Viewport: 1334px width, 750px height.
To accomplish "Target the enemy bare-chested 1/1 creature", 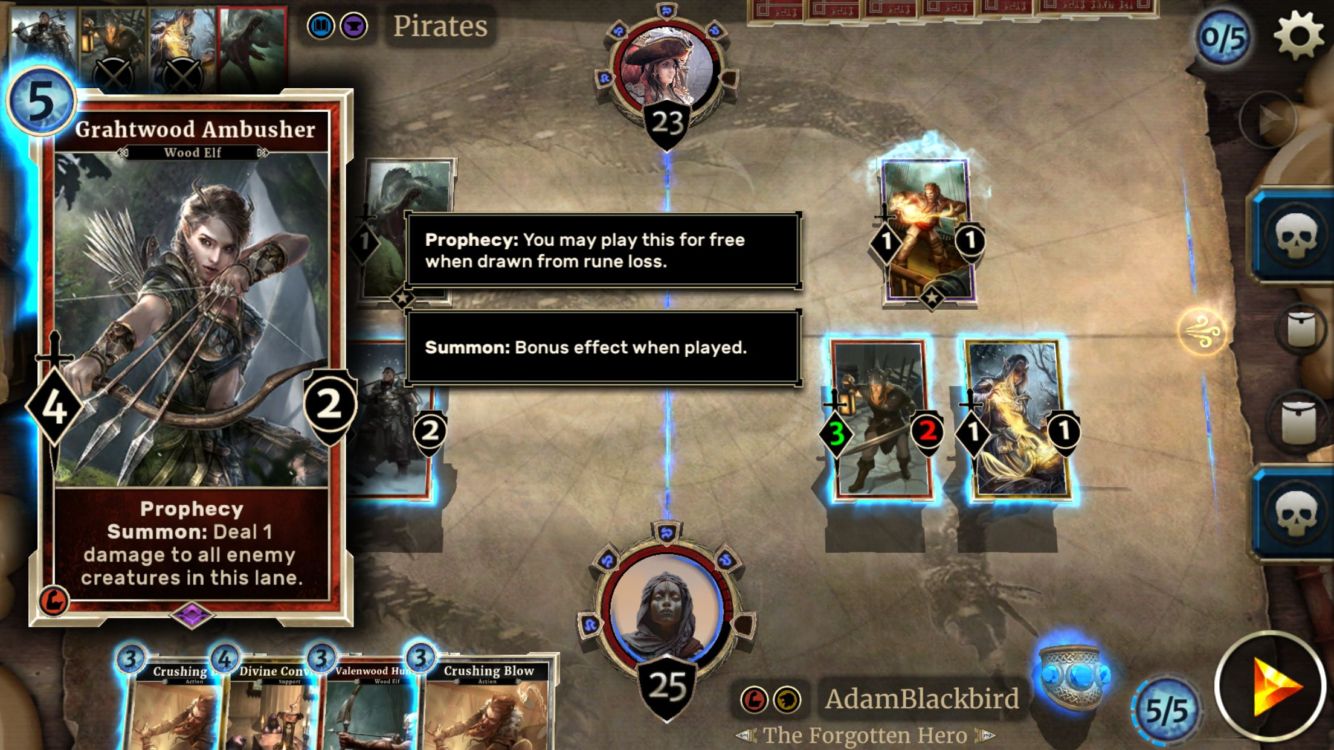I will (x=927, y=230).
